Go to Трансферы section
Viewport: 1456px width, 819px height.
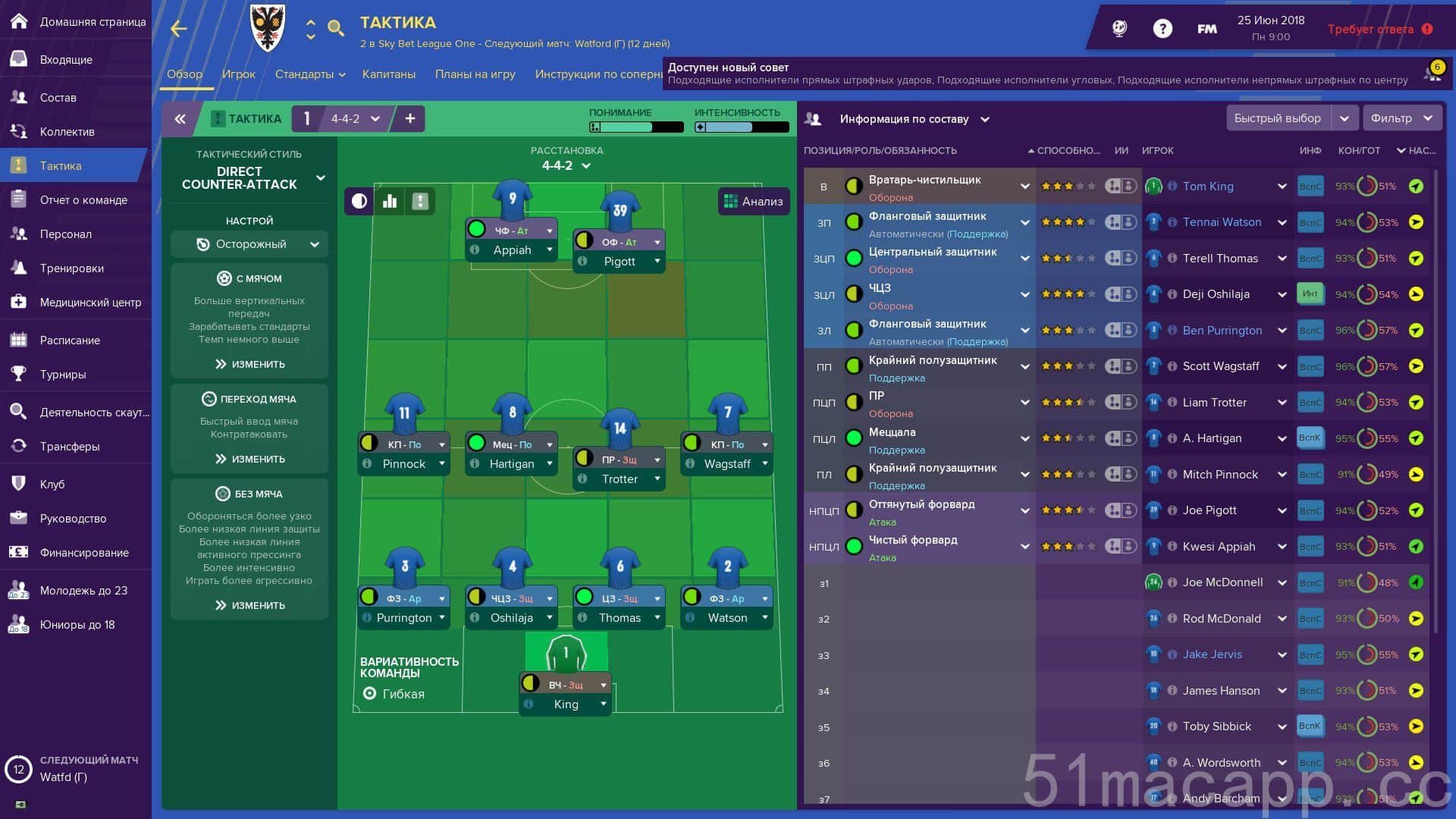click(69, 446)
